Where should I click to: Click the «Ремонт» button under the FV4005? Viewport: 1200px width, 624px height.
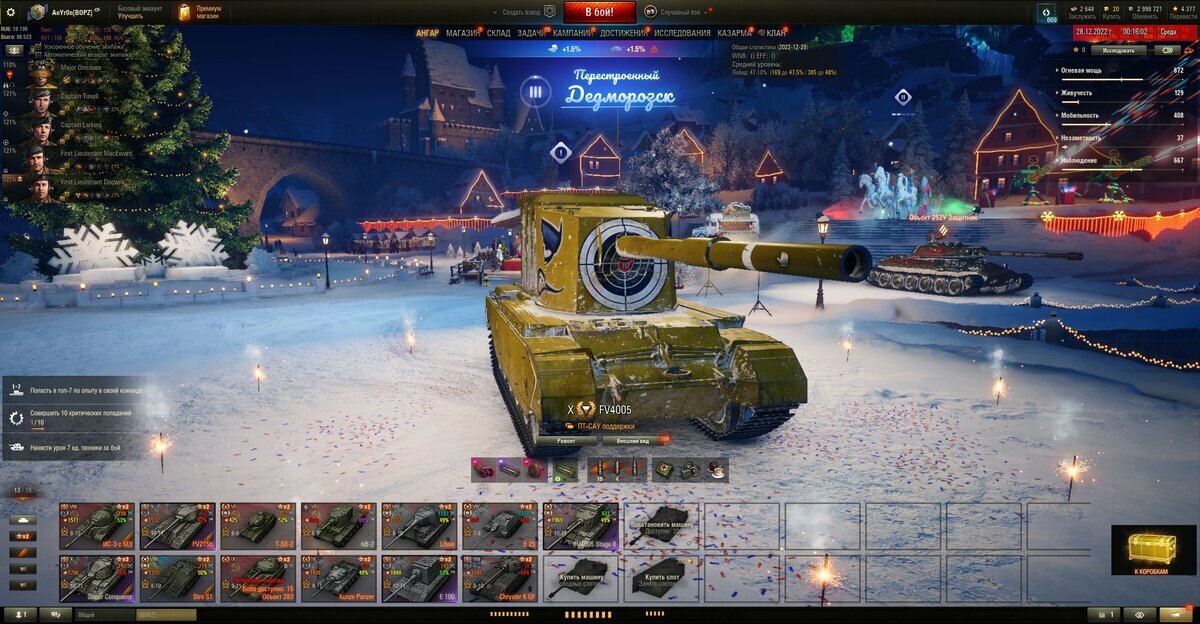pyautogui.click(x=566, y=439)
